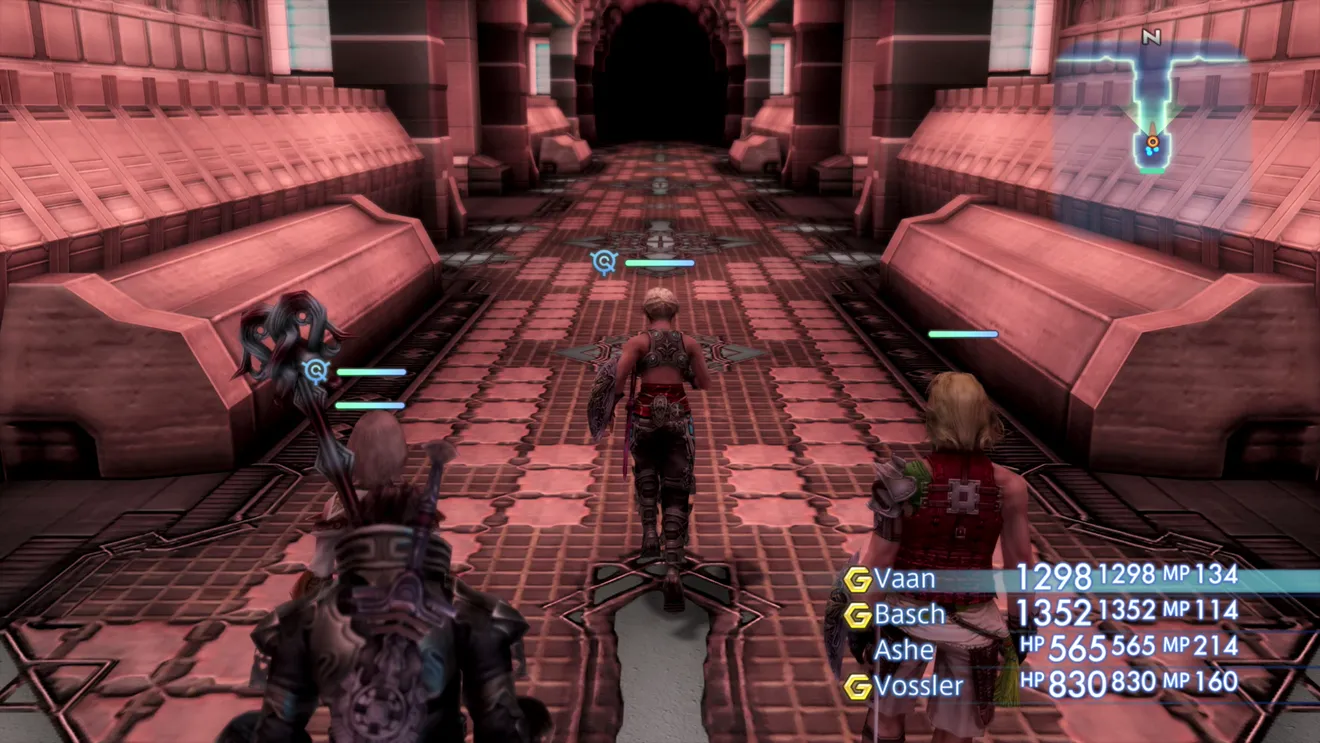
Task: Toggle Basch's gambit icon
Action: [857, 615]
